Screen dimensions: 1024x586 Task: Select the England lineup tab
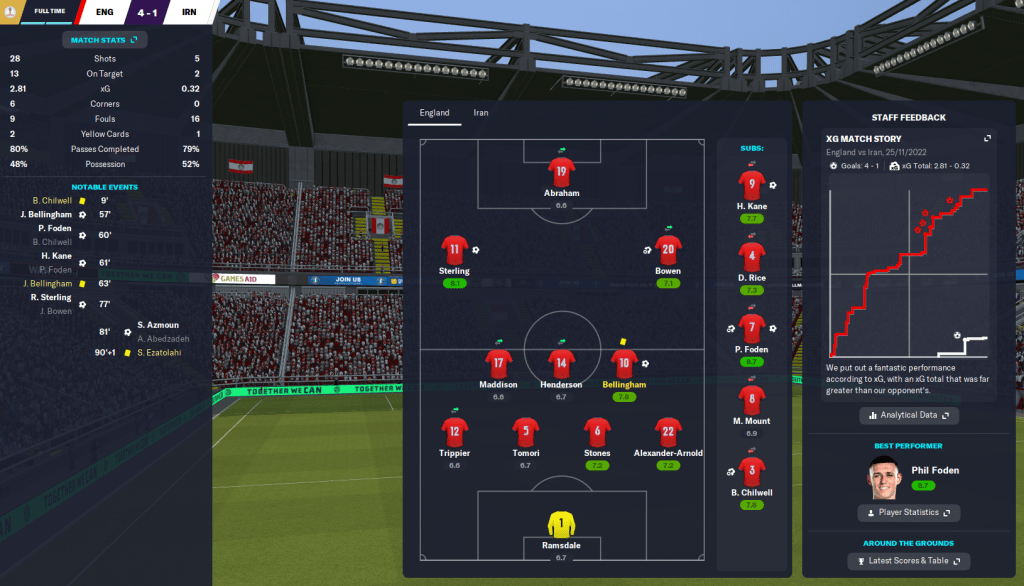tap(434, 113)
